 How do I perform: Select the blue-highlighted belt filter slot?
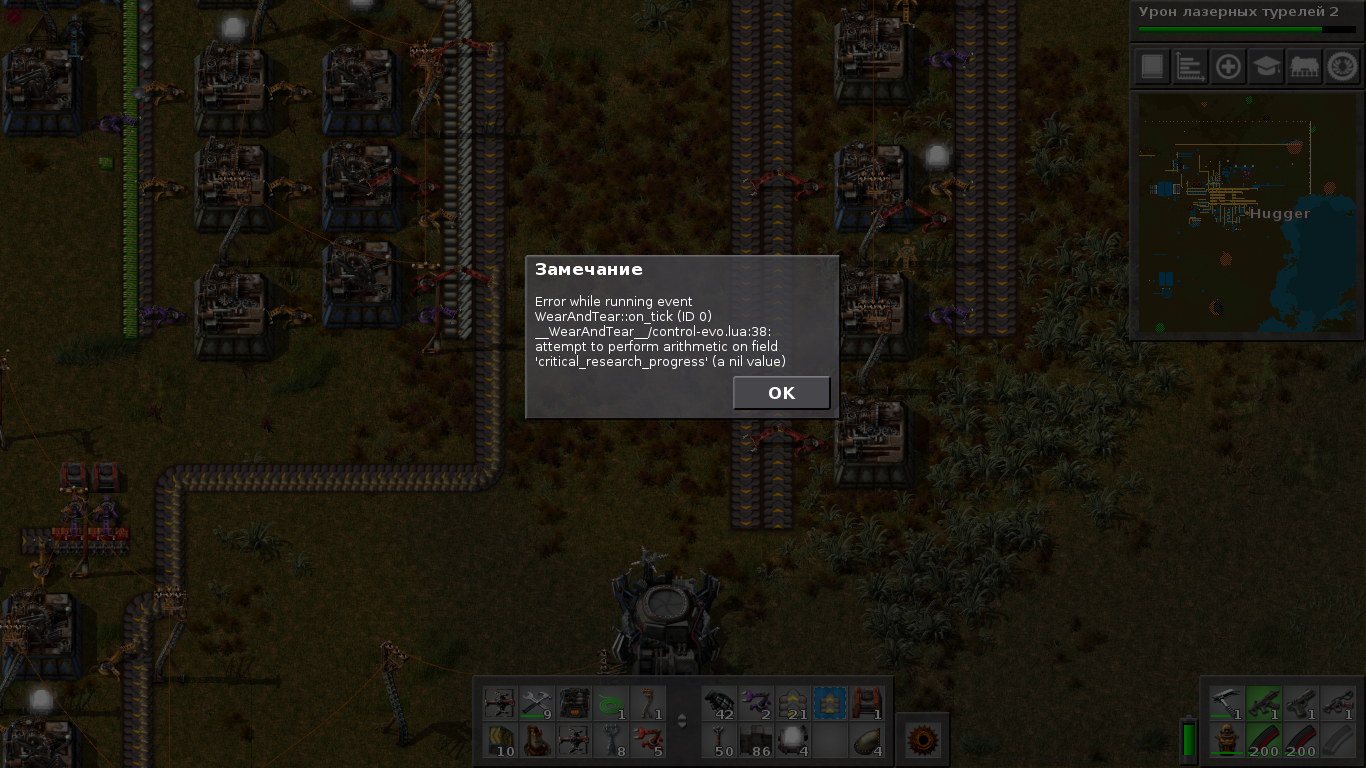[x=829, y=704]
